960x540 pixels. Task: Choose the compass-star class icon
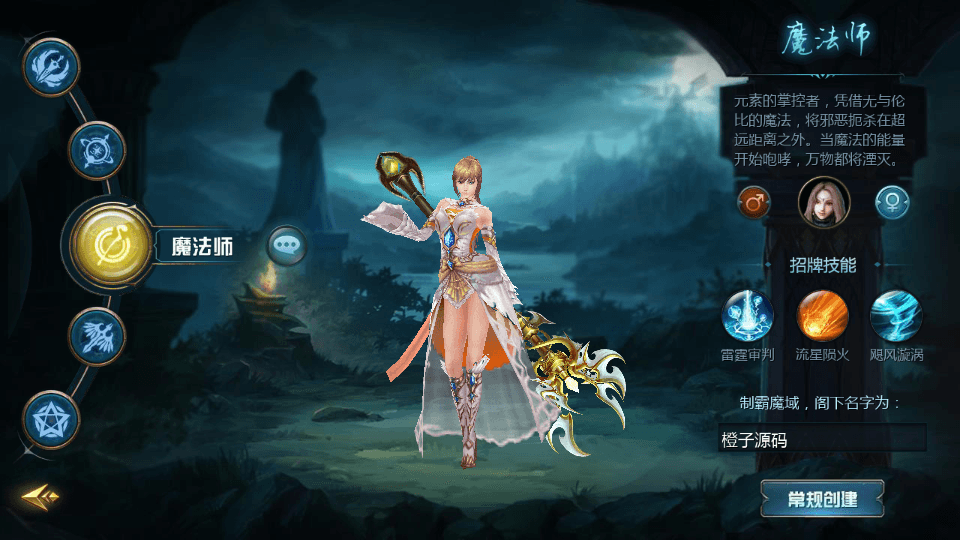tap(96, 151)
